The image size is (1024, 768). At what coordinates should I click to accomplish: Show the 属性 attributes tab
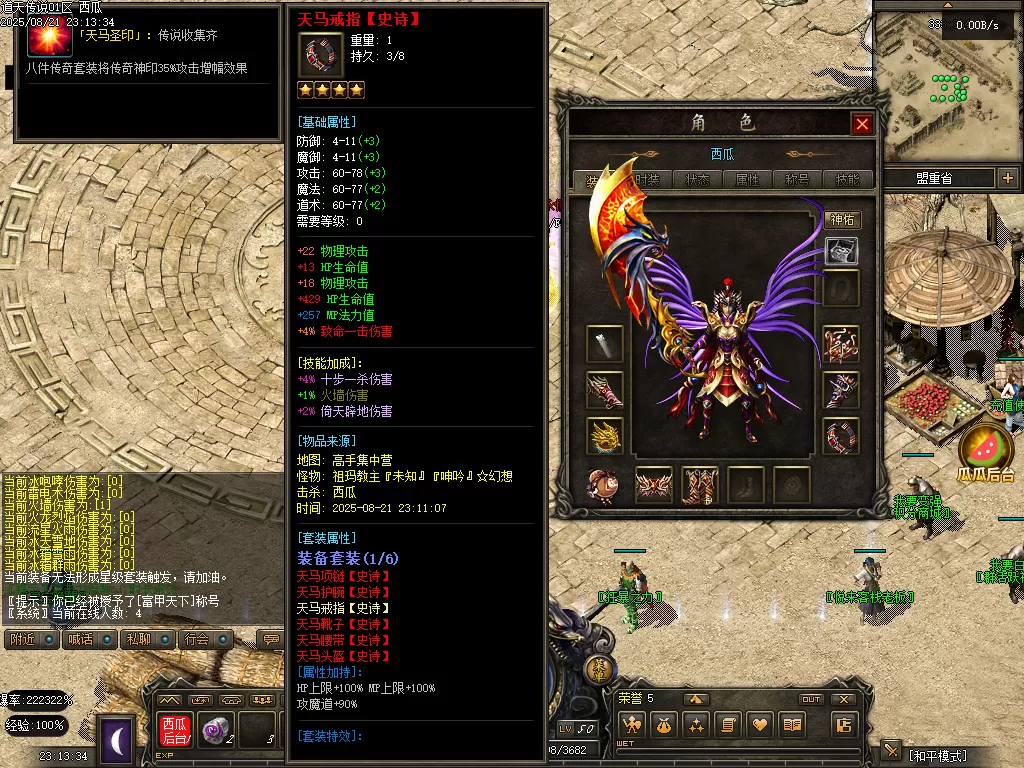click(748, 180)
